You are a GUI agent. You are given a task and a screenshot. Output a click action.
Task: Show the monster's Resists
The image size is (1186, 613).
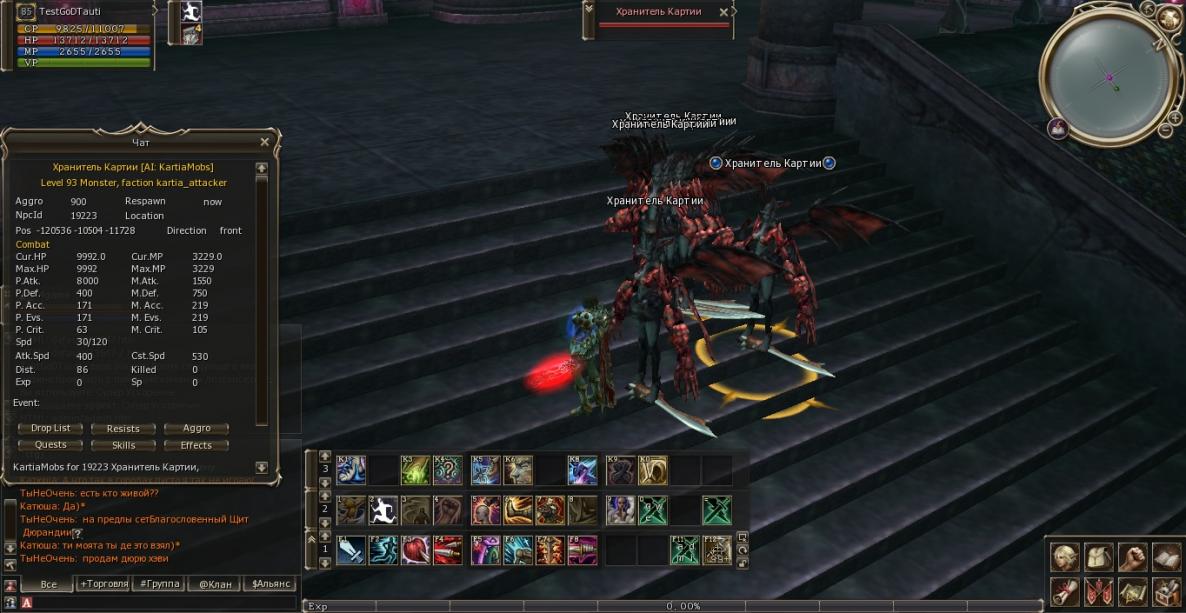point(123,428)
